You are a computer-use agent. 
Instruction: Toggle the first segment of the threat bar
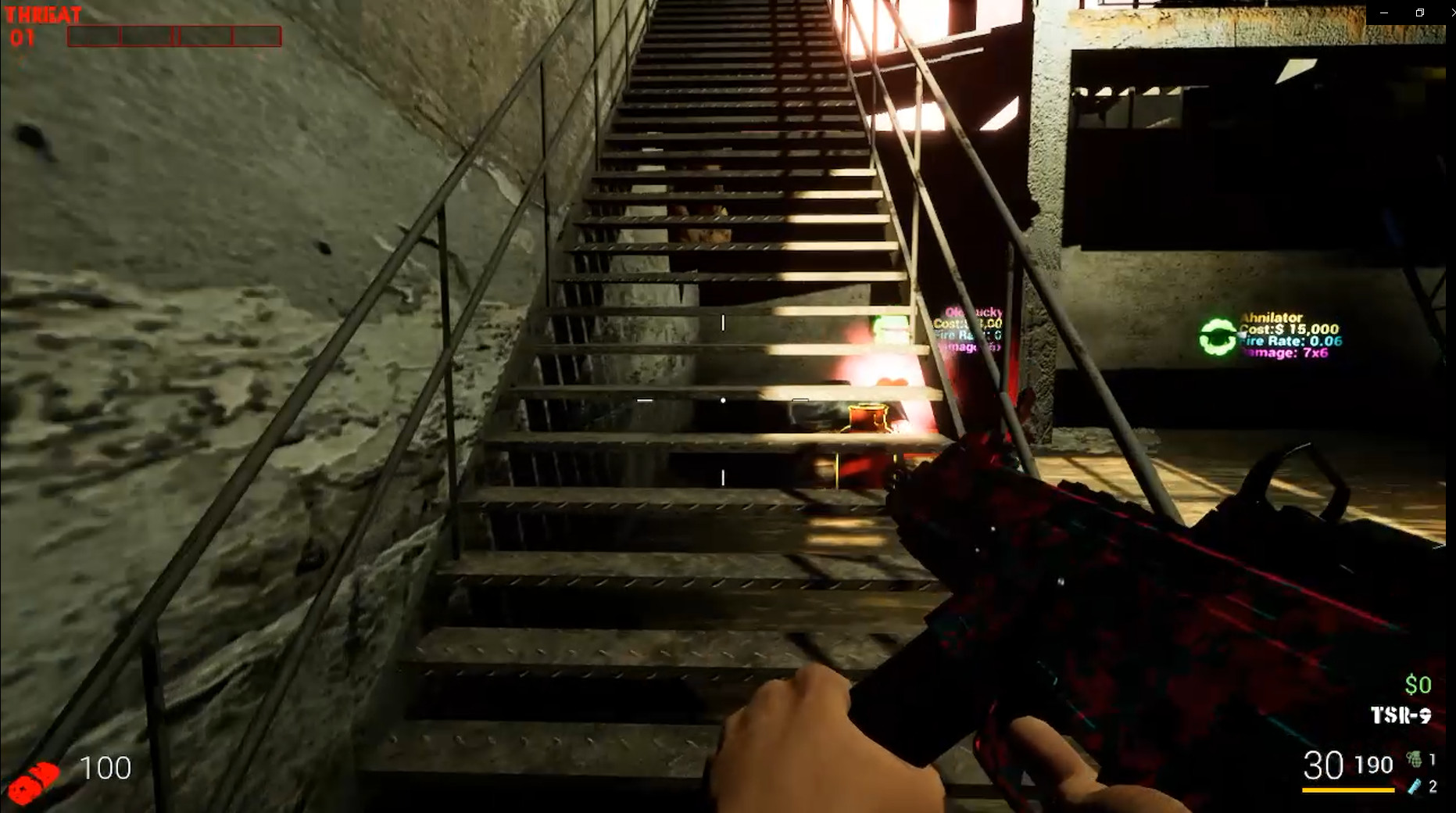[94, 35]
